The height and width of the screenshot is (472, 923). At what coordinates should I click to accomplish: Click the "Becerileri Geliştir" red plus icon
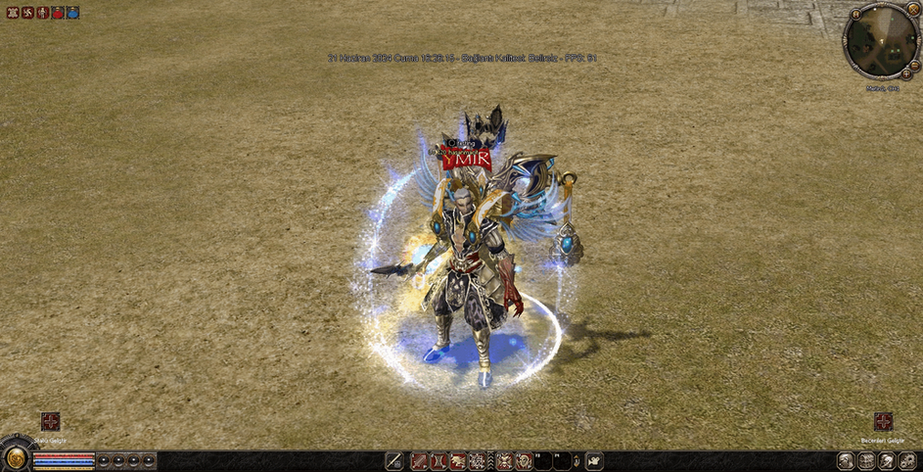point(883,421)
